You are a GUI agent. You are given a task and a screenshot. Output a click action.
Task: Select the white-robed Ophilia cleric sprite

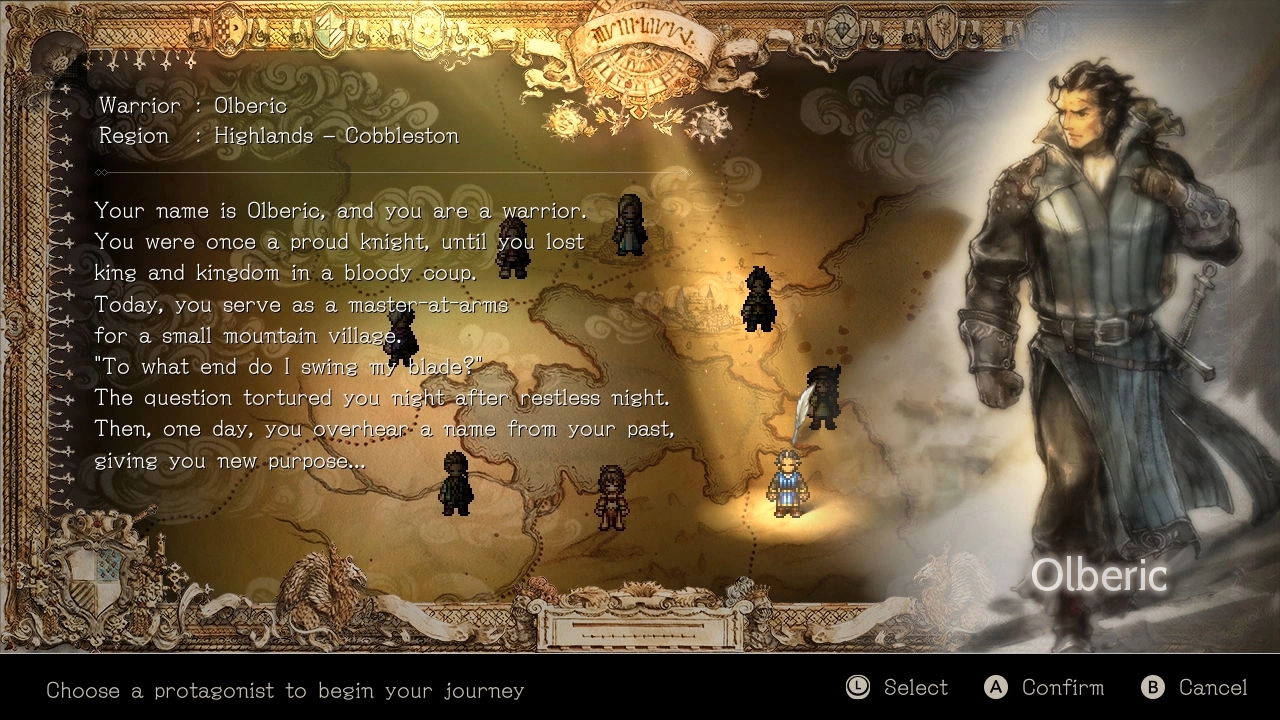[630, 228]
